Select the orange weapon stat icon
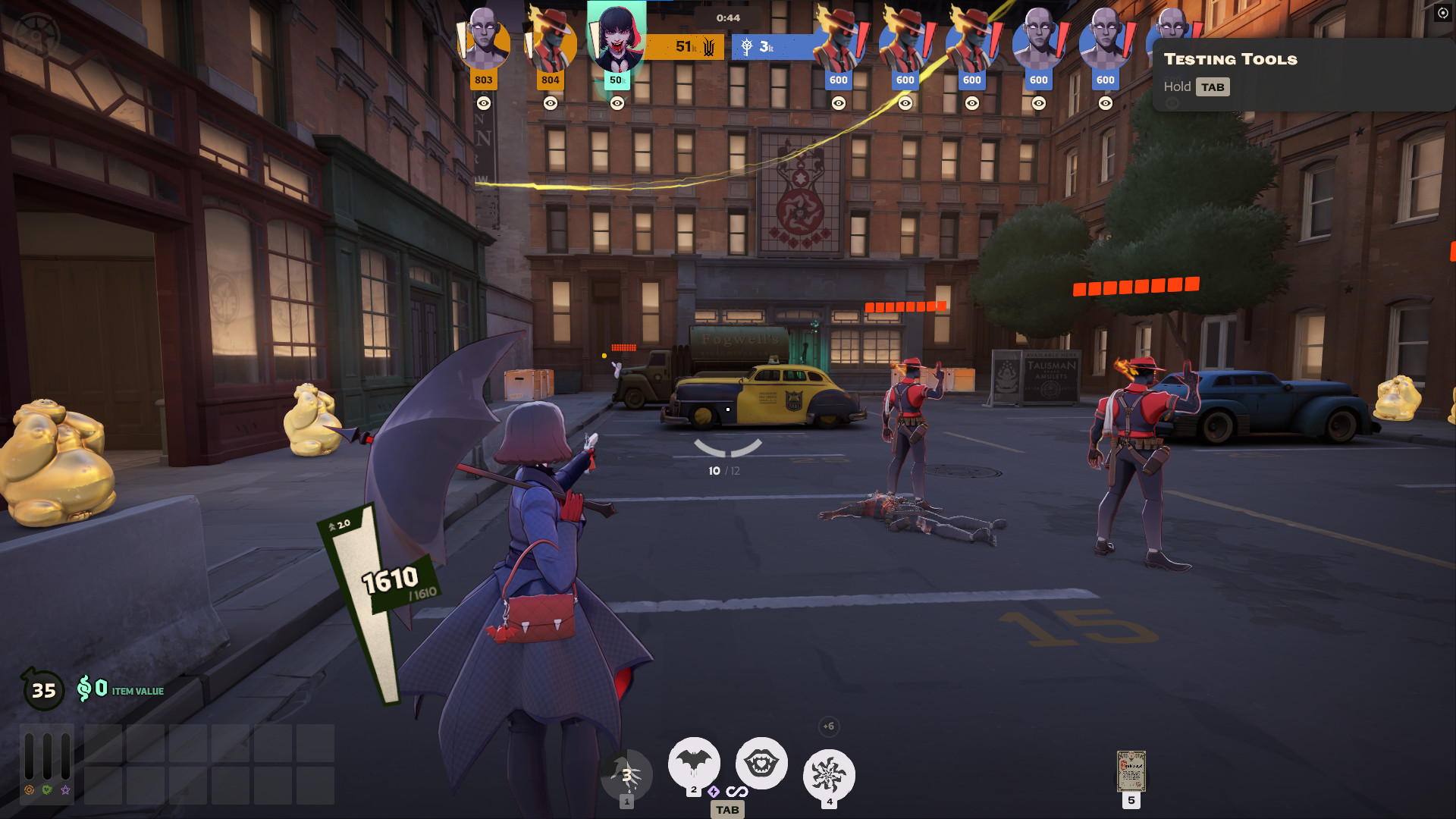Viewport: 1456px width, 819px height. point(29,790)
